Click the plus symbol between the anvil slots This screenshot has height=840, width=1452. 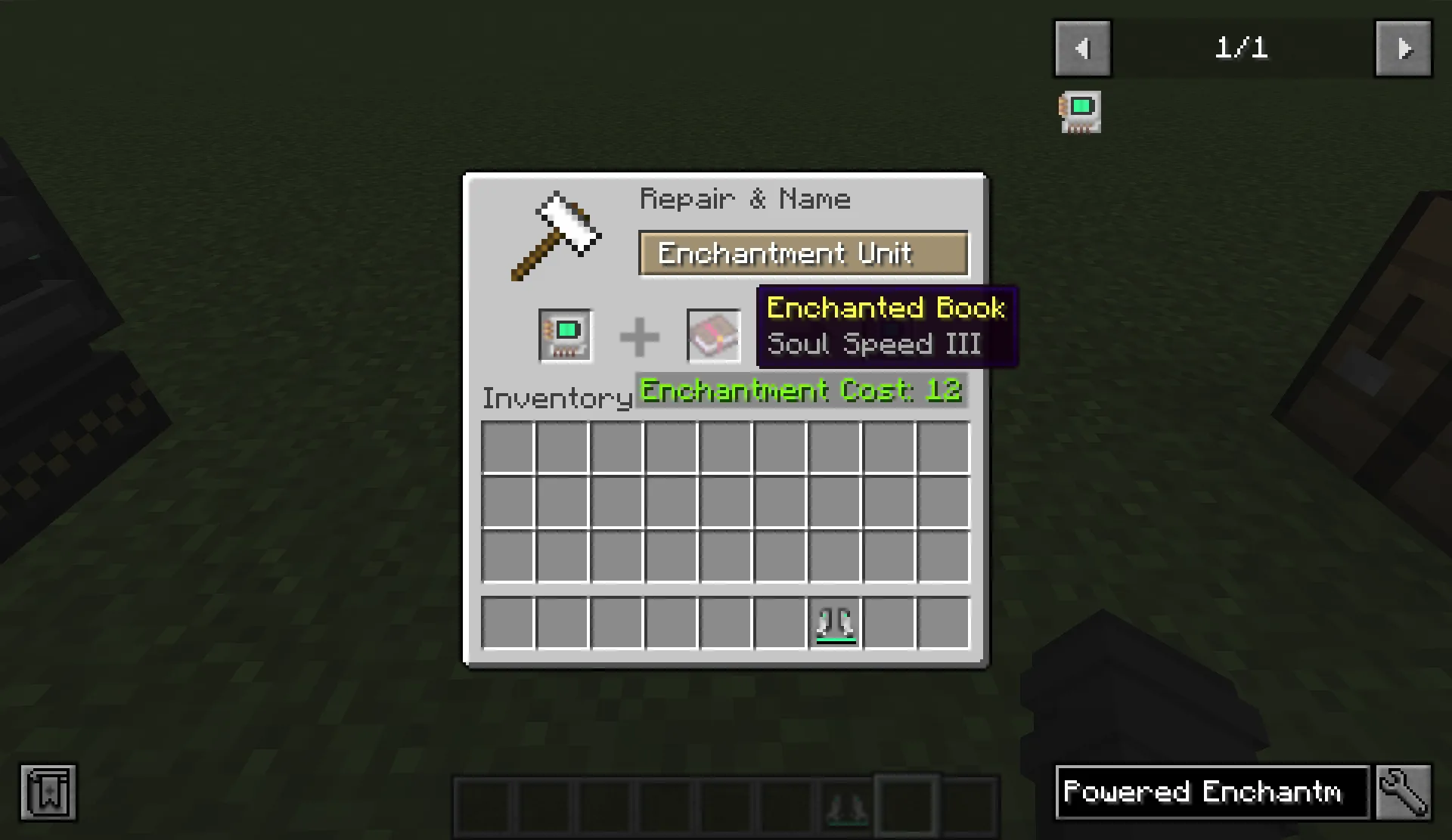[639, 335]
